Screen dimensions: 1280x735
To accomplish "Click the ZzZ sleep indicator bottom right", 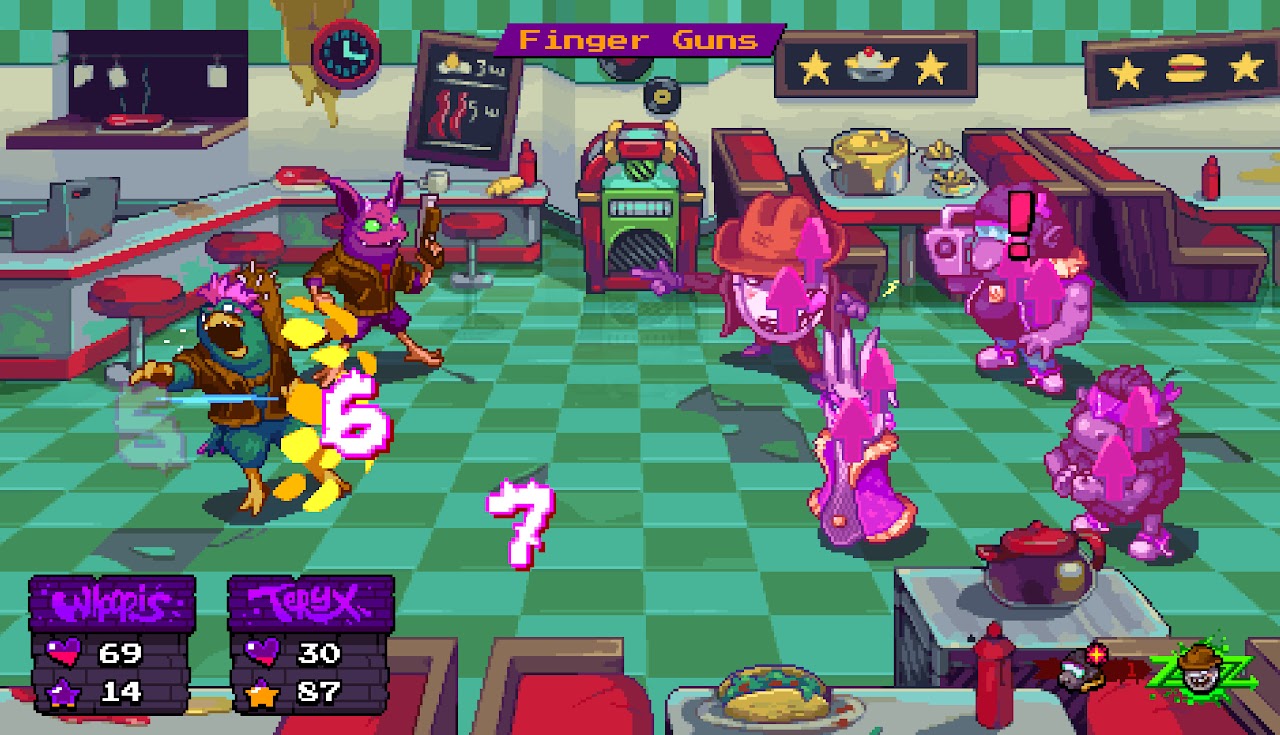I will [1203, 675].
